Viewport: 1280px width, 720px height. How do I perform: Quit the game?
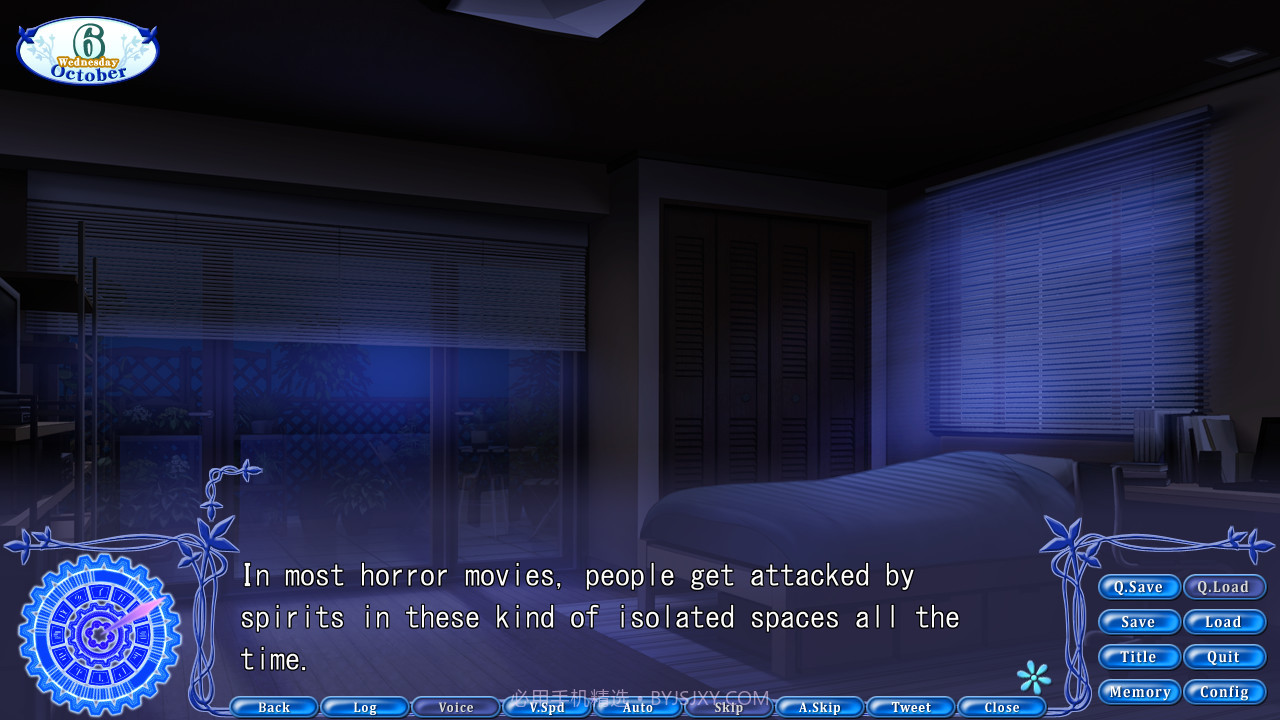tap(1225, 657)
